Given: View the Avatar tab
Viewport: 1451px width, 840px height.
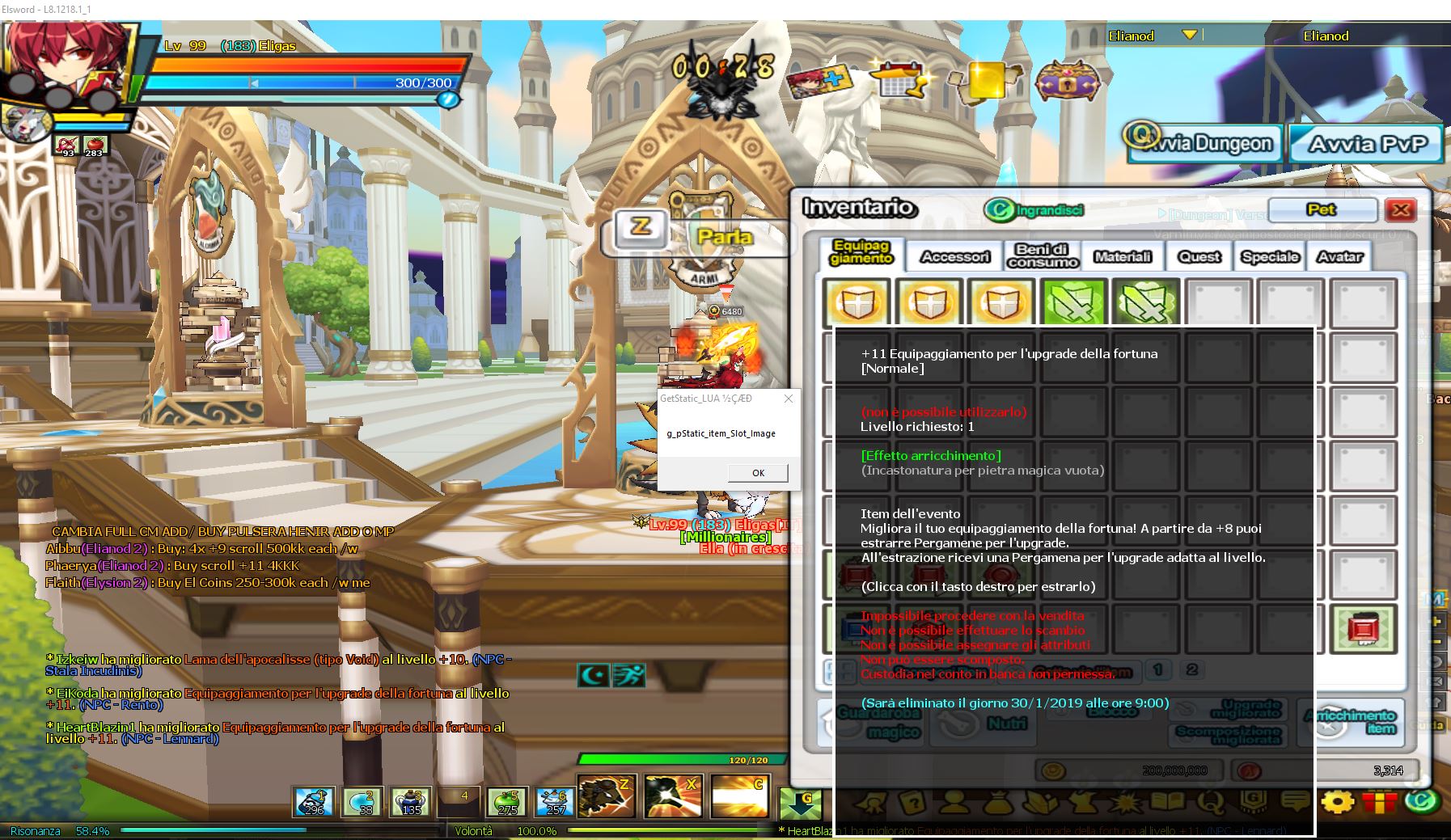Looking at the screenshot, I should [1339, 257].
